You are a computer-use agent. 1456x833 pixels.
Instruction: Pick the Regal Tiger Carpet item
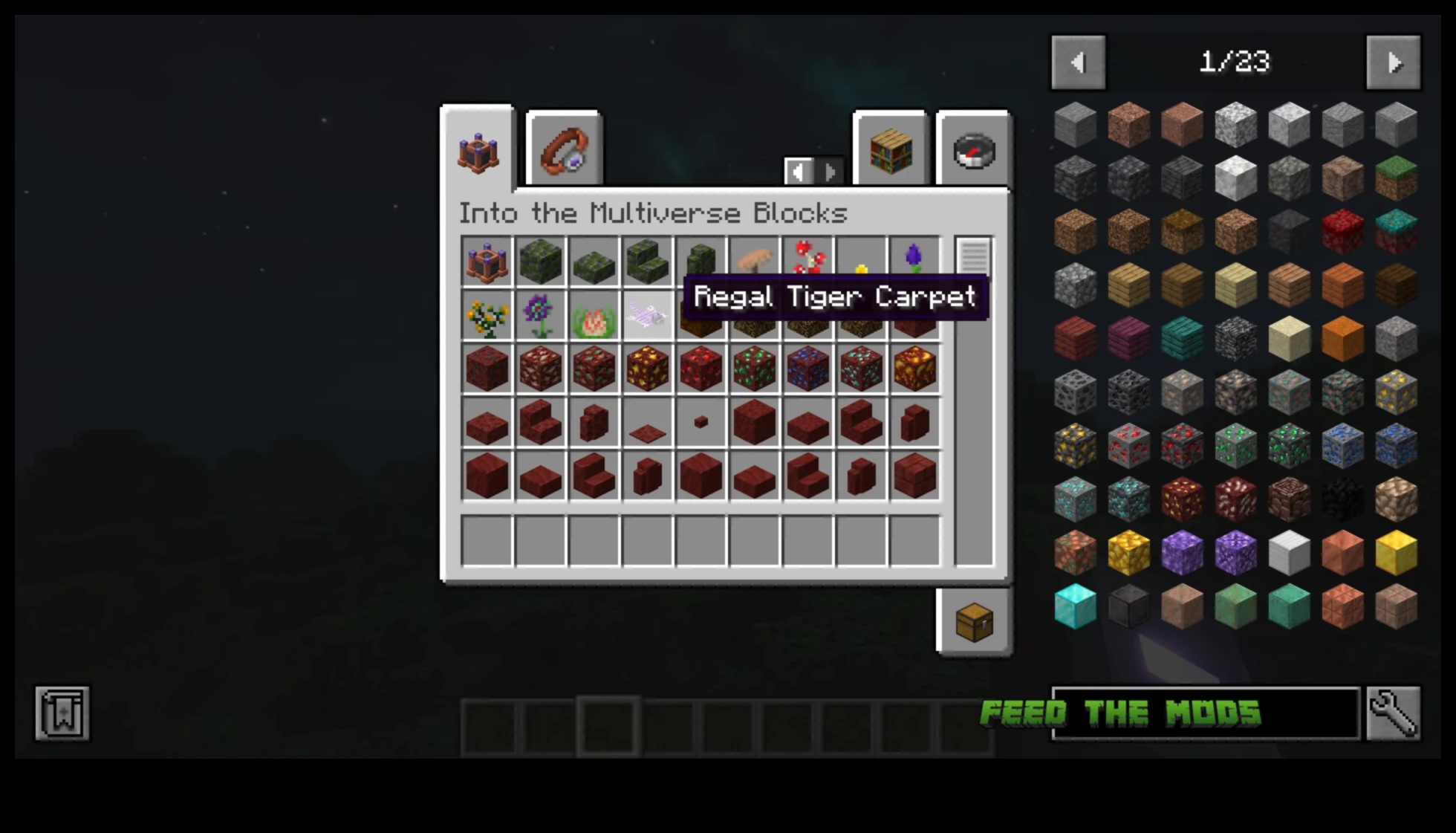[x=647, y=315]
